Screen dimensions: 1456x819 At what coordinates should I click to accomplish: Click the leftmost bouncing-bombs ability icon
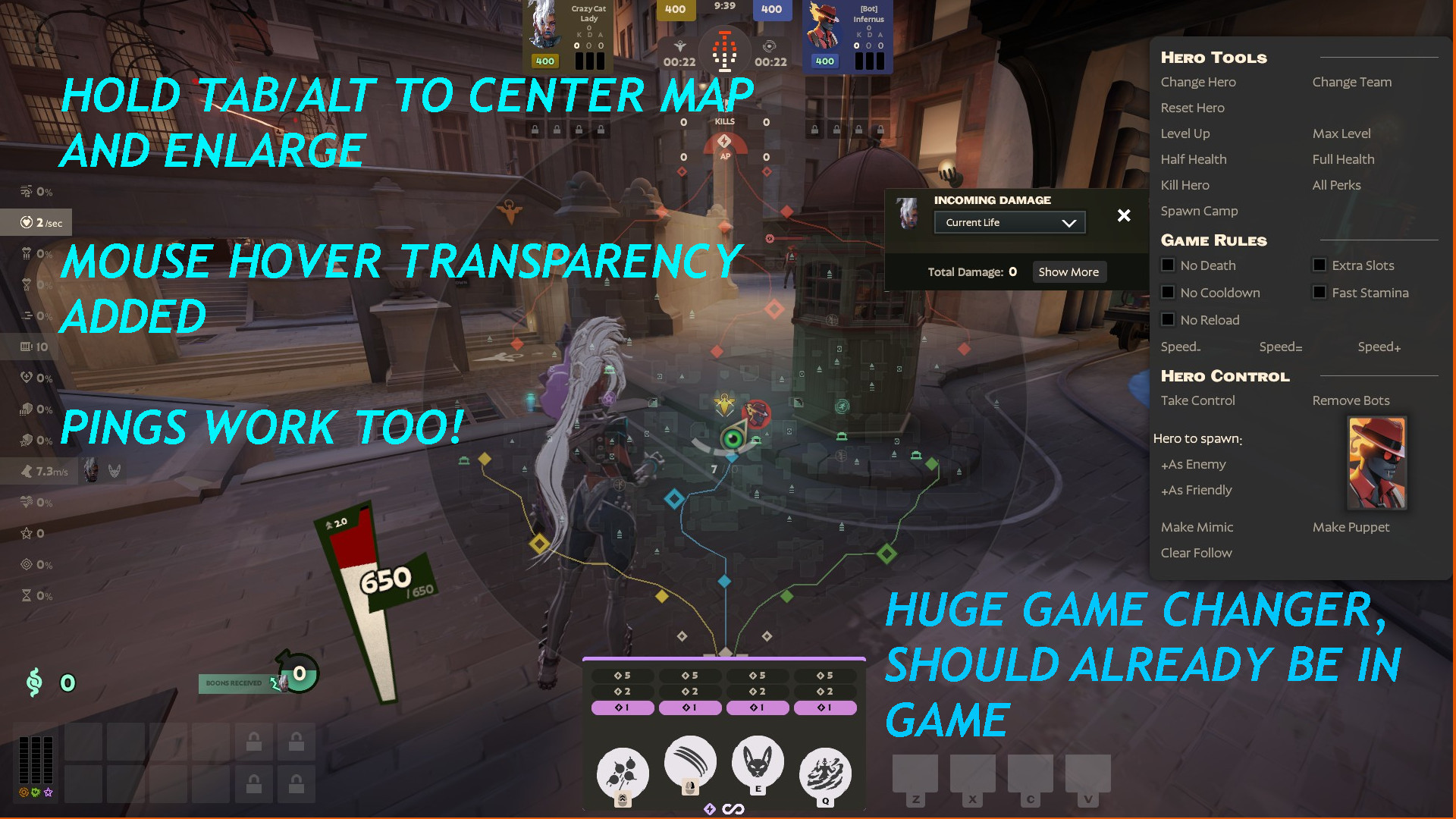click(622, 771)
